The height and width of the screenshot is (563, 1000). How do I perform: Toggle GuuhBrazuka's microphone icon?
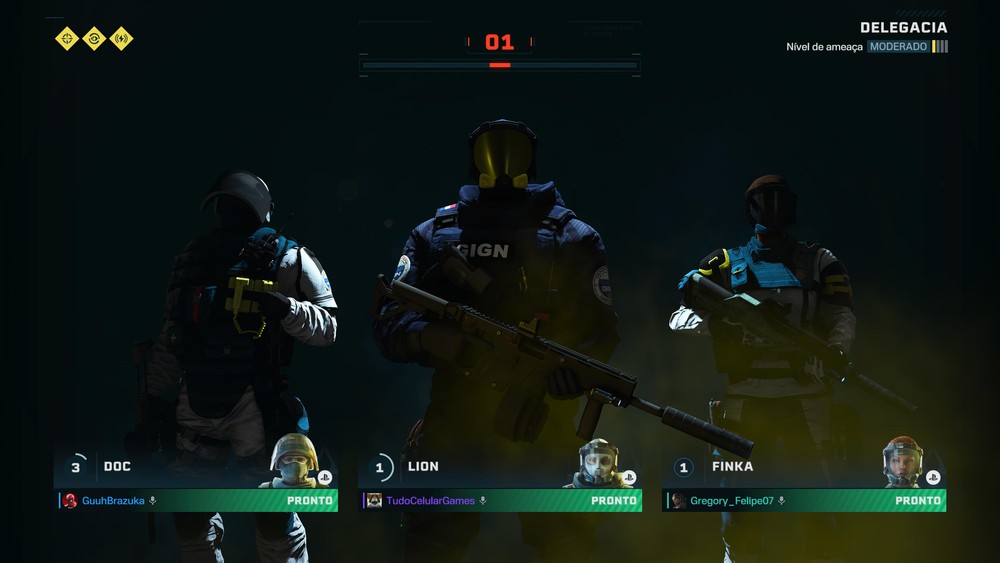click(x=153, y=501)
